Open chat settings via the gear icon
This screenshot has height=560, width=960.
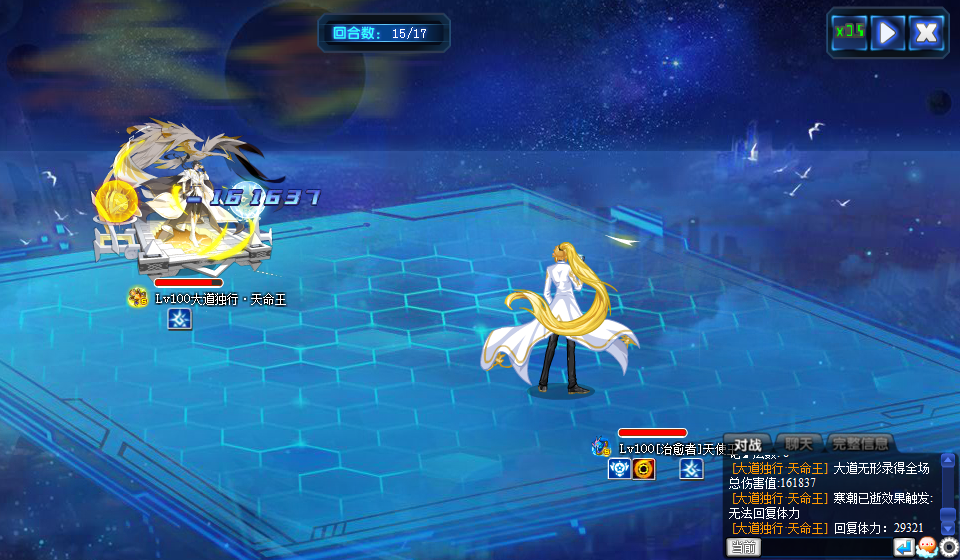(949, 547)
